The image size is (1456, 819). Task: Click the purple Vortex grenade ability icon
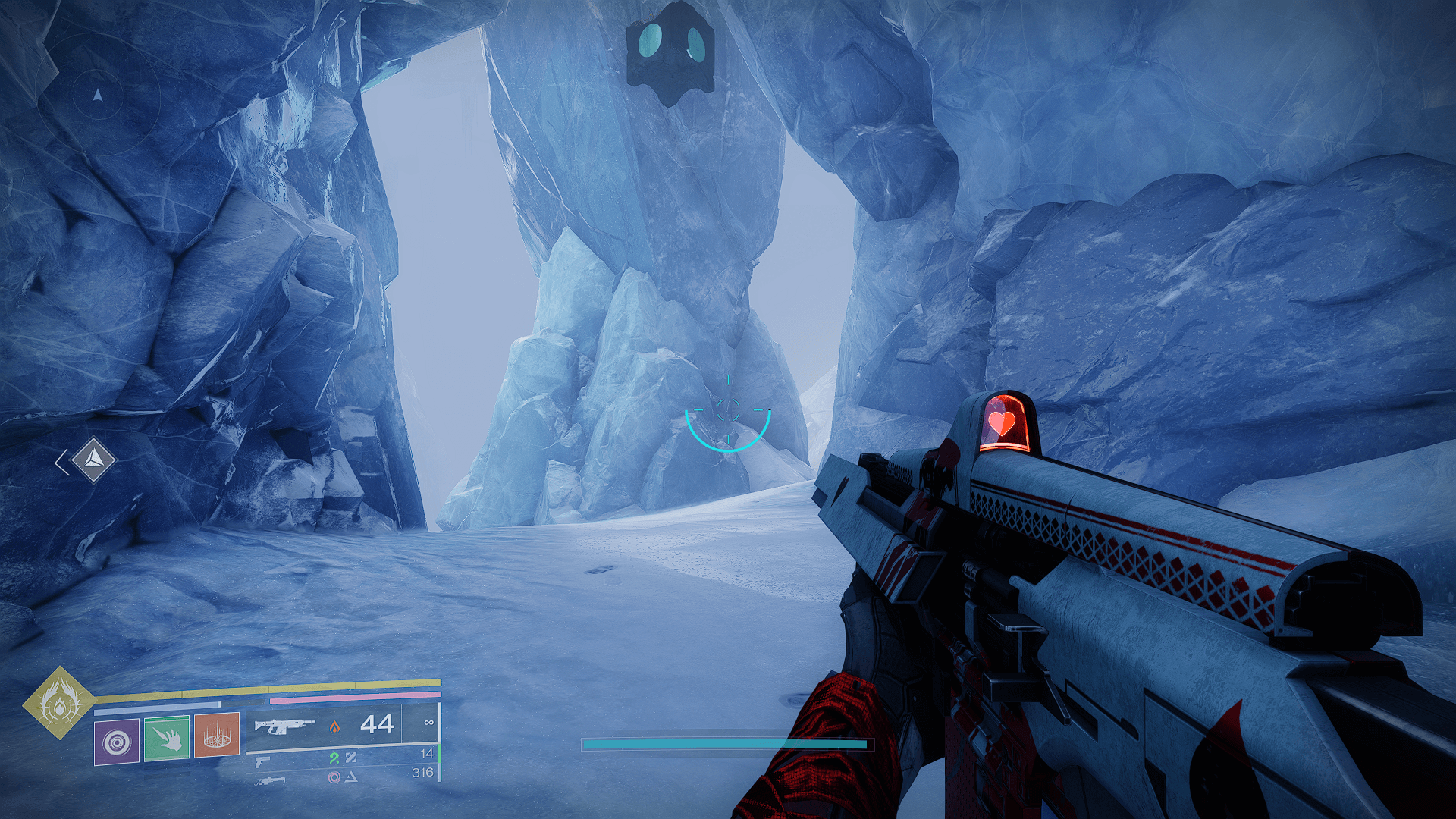click(x=116, y=741)
